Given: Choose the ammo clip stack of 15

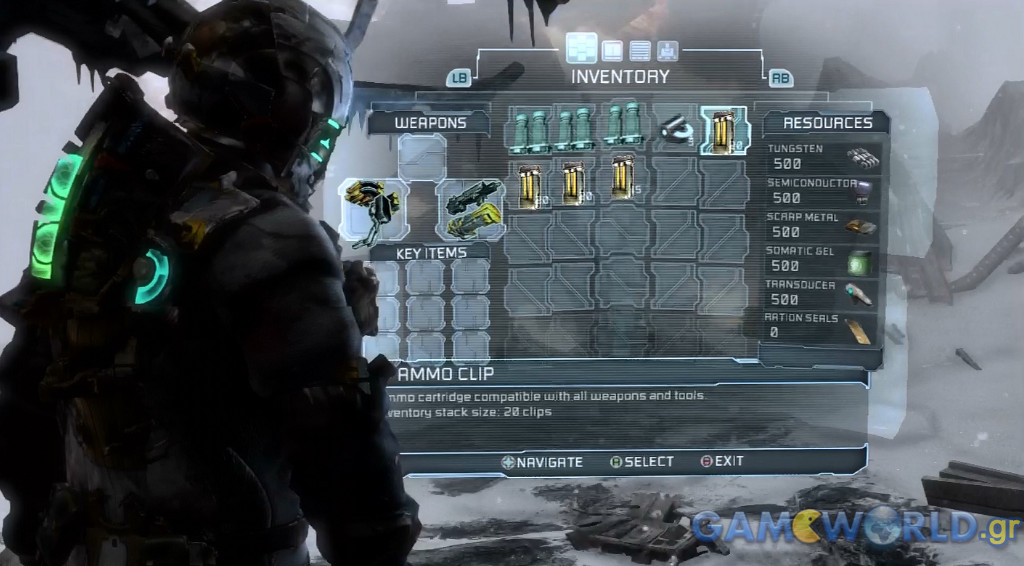Looking at the screenshot, I should pos(625,182).
